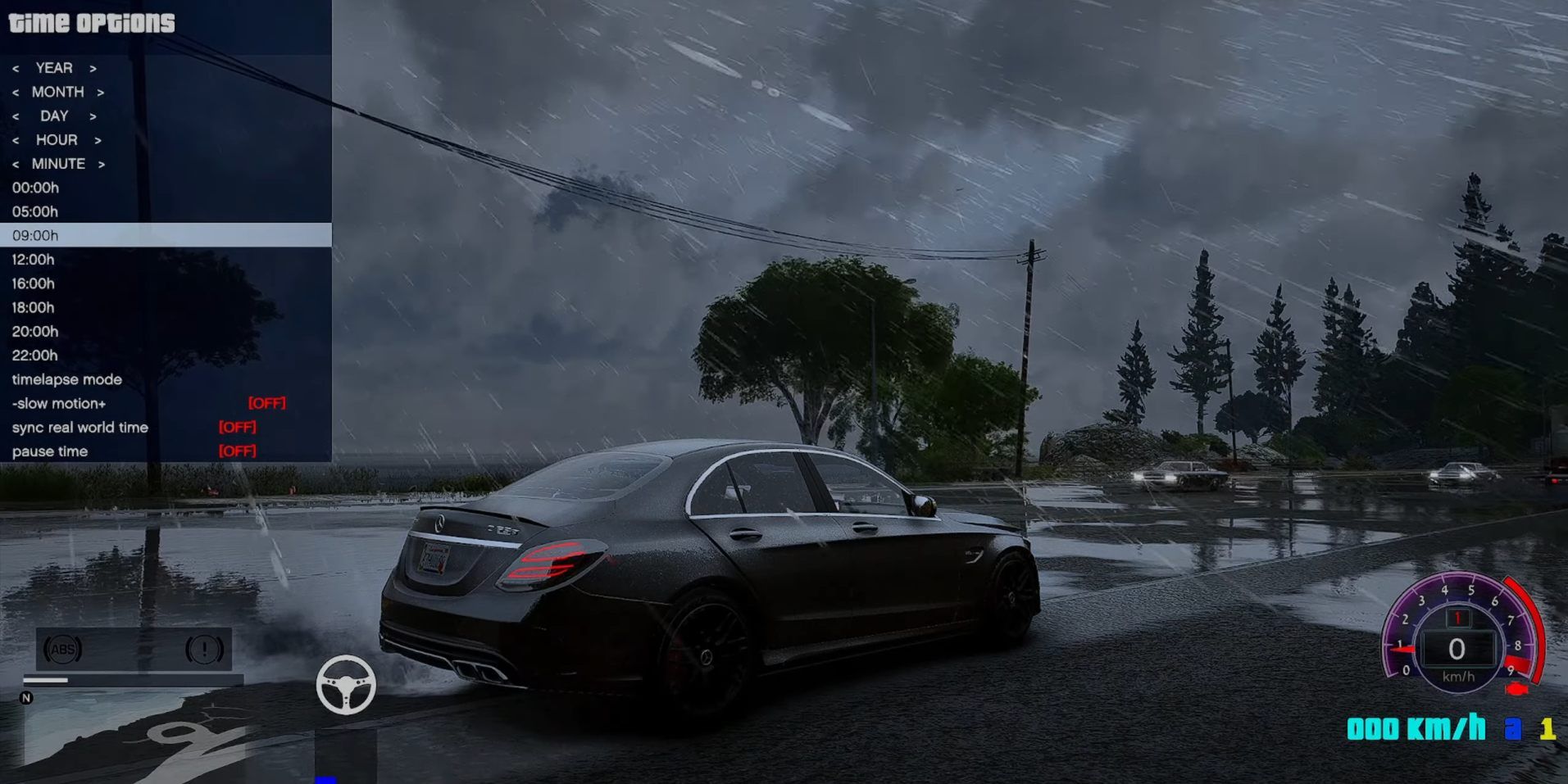Choose the 05:00h time preset

[35, 211]
